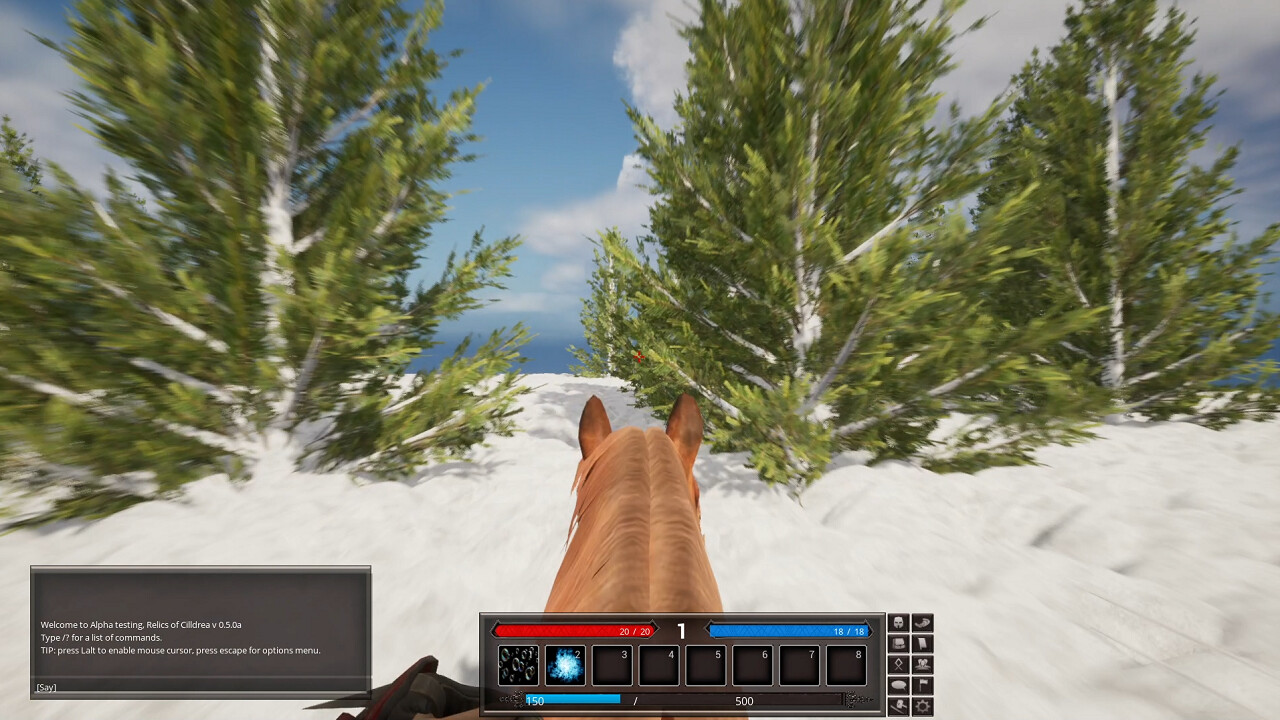Click inside the chat input field
The width and height of the screenshot is (1280, 720).
pyautogui.click(x=200, y=687)
